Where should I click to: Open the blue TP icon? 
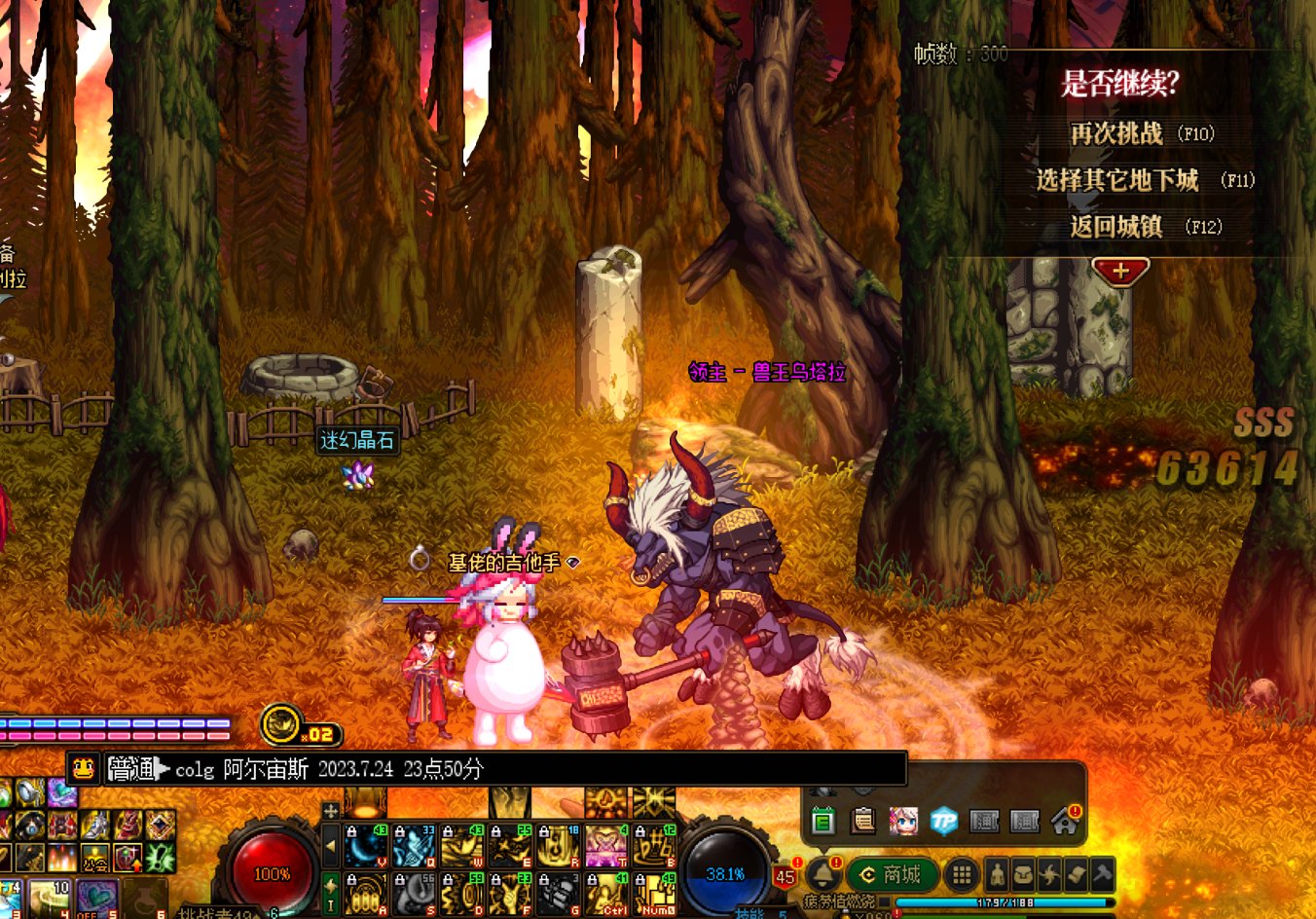point(943,822)
